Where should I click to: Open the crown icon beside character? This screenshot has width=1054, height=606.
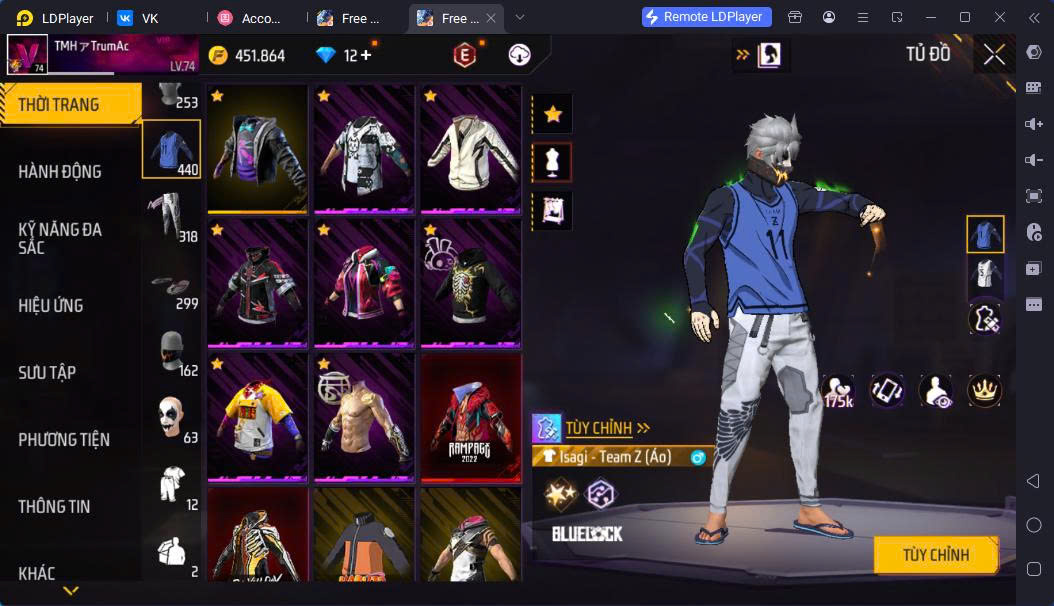click(985, 390)
